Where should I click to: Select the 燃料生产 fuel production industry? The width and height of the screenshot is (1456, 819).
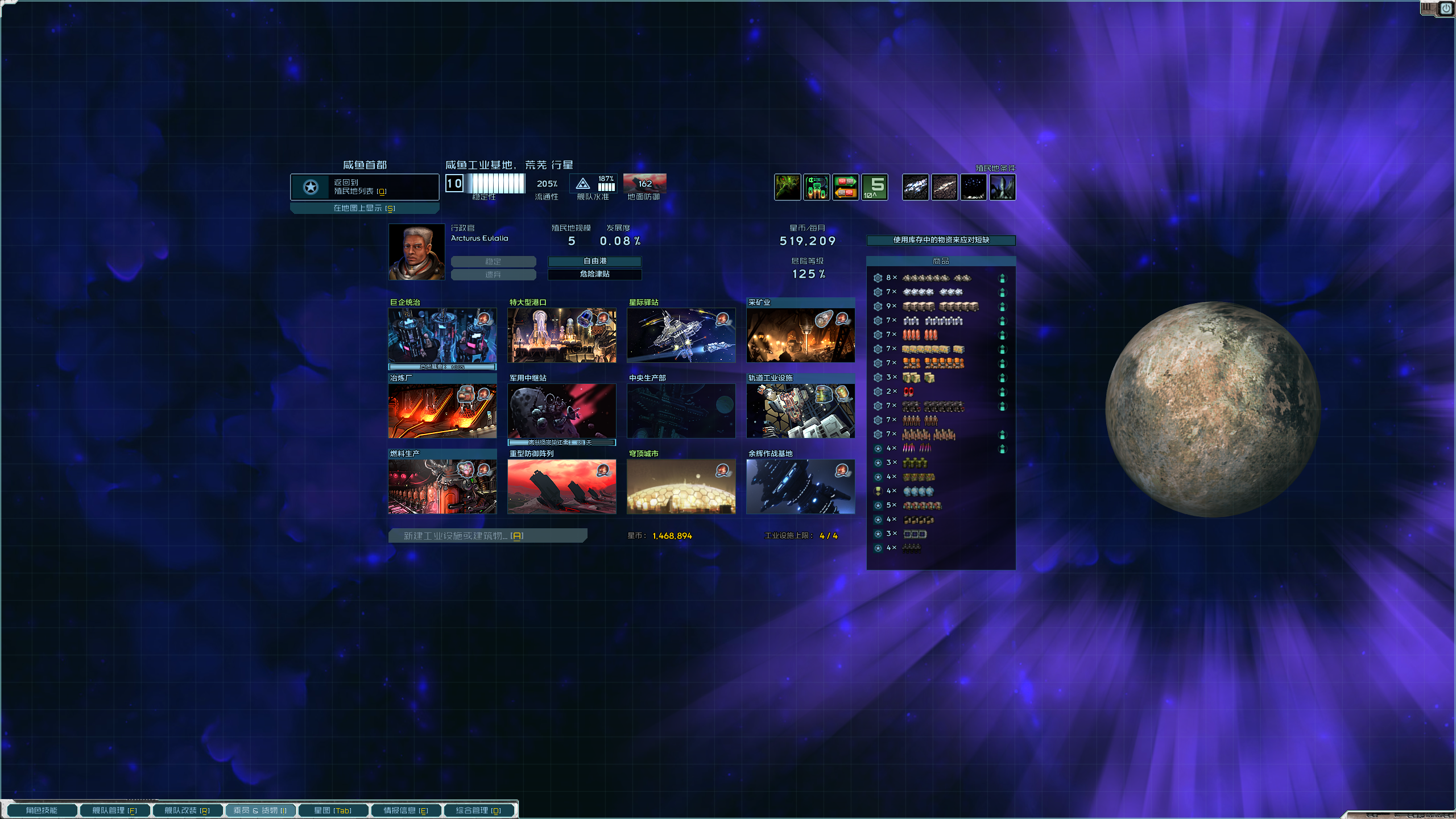pyautogui.click(x=442, y=486)
